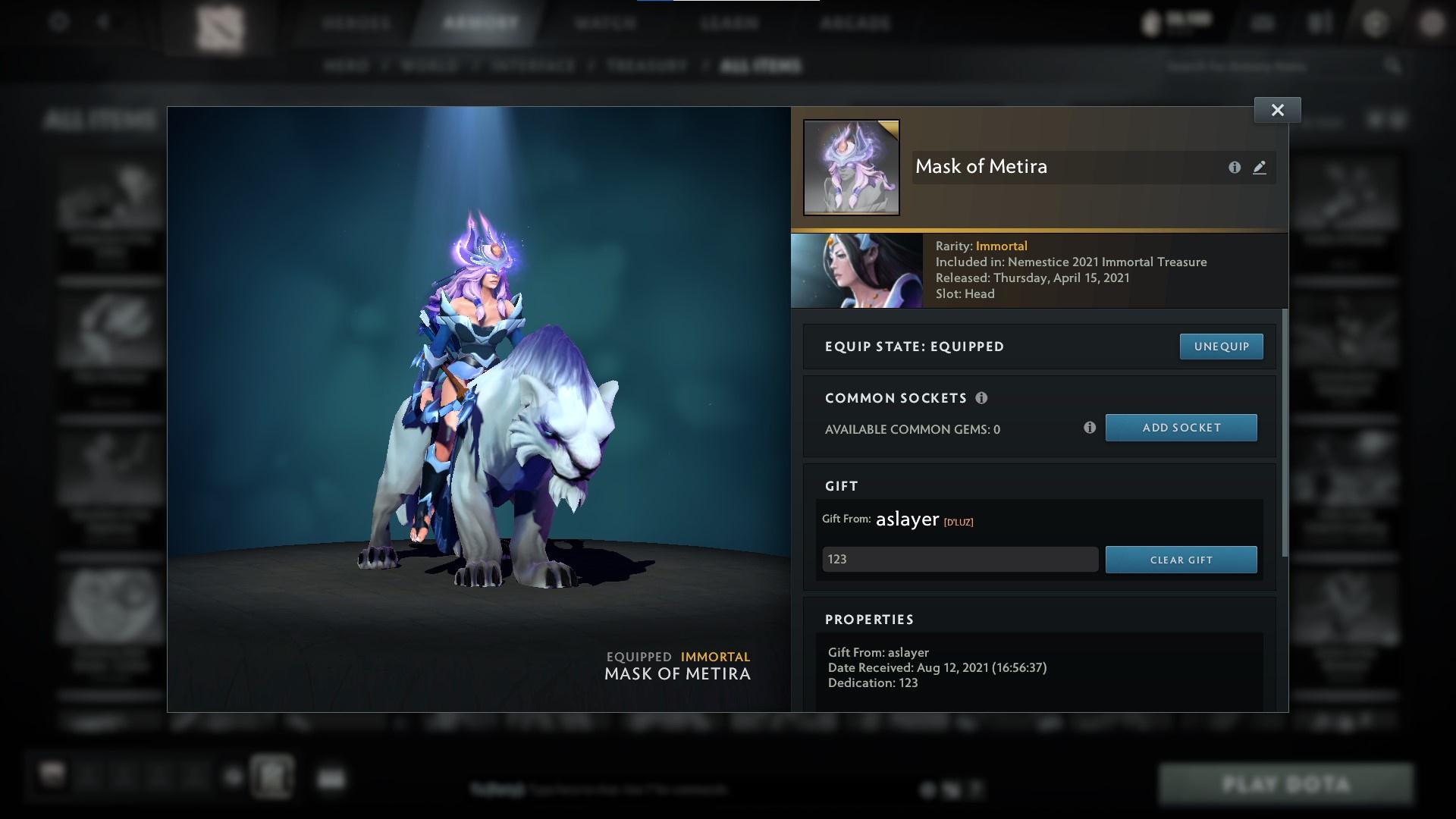1456x819 pixels.
Task: Click the profile avatar in the top-right corner
Action: [1432, 22]
